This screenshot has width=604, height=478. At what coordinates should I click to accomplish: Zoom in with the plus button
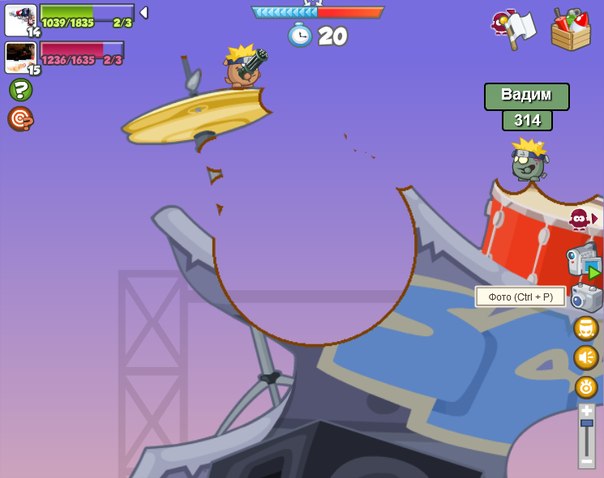[x=587, y=410]
